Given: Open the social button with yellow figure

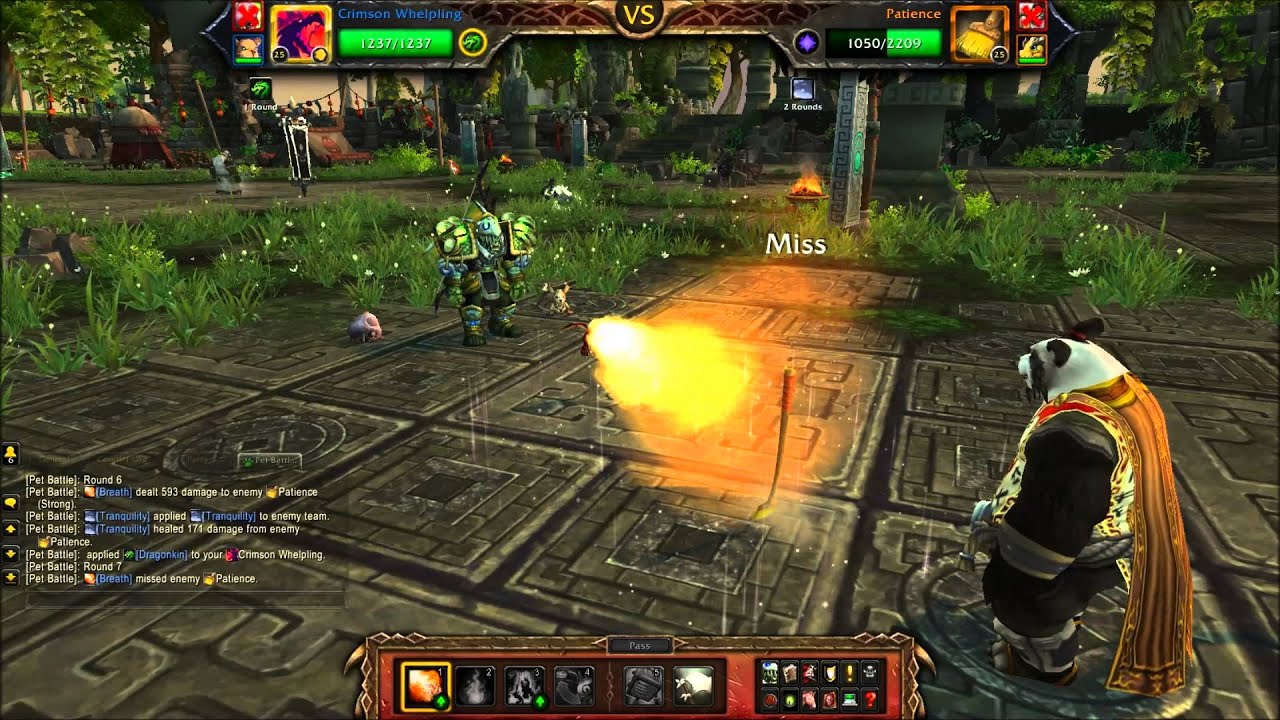Looking at the screenshot, I should tap(10, 455).
